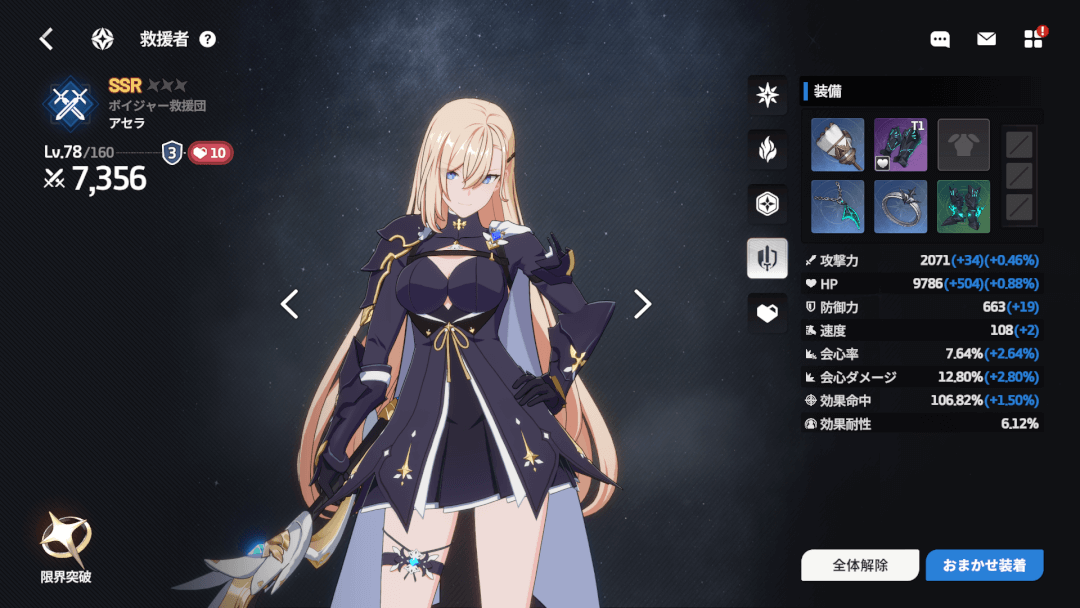This screenshot has height=608, width=1080.
Task: Select the equipped necklace slot
Action: pos(836,206)
